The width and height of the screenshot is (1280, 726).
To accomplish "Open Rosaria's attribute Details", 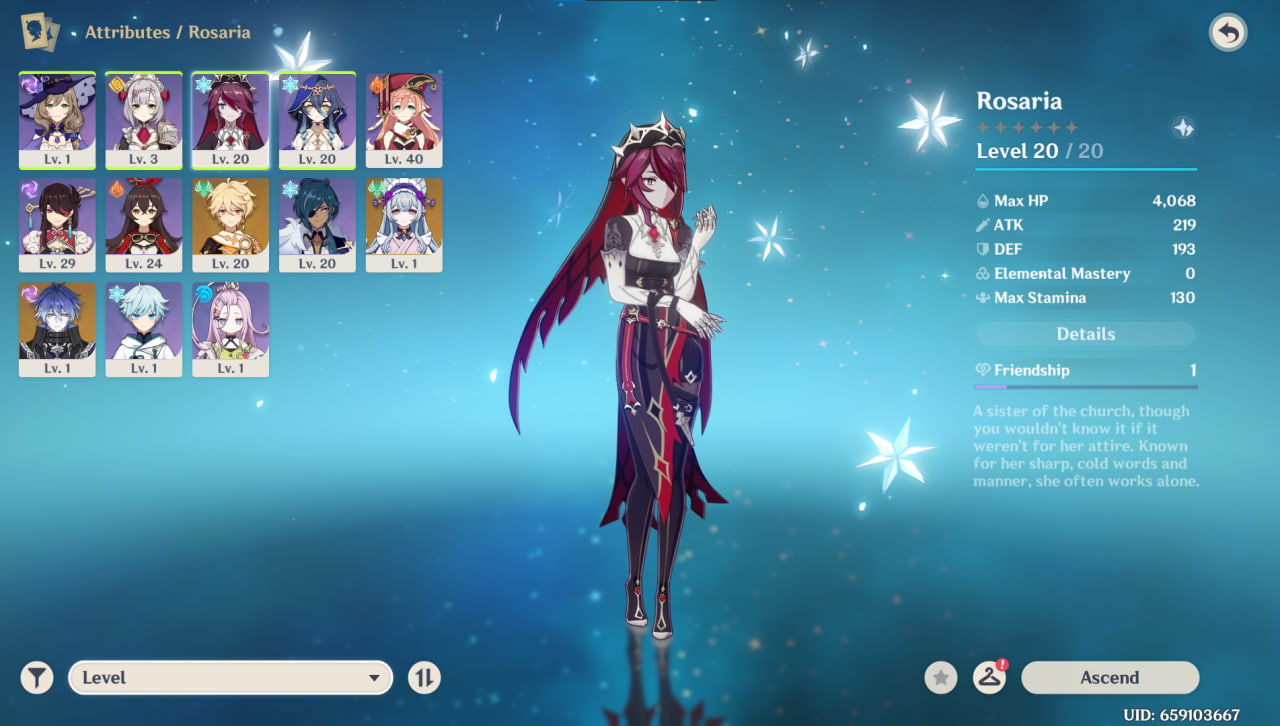I will tap(1085, 334).
